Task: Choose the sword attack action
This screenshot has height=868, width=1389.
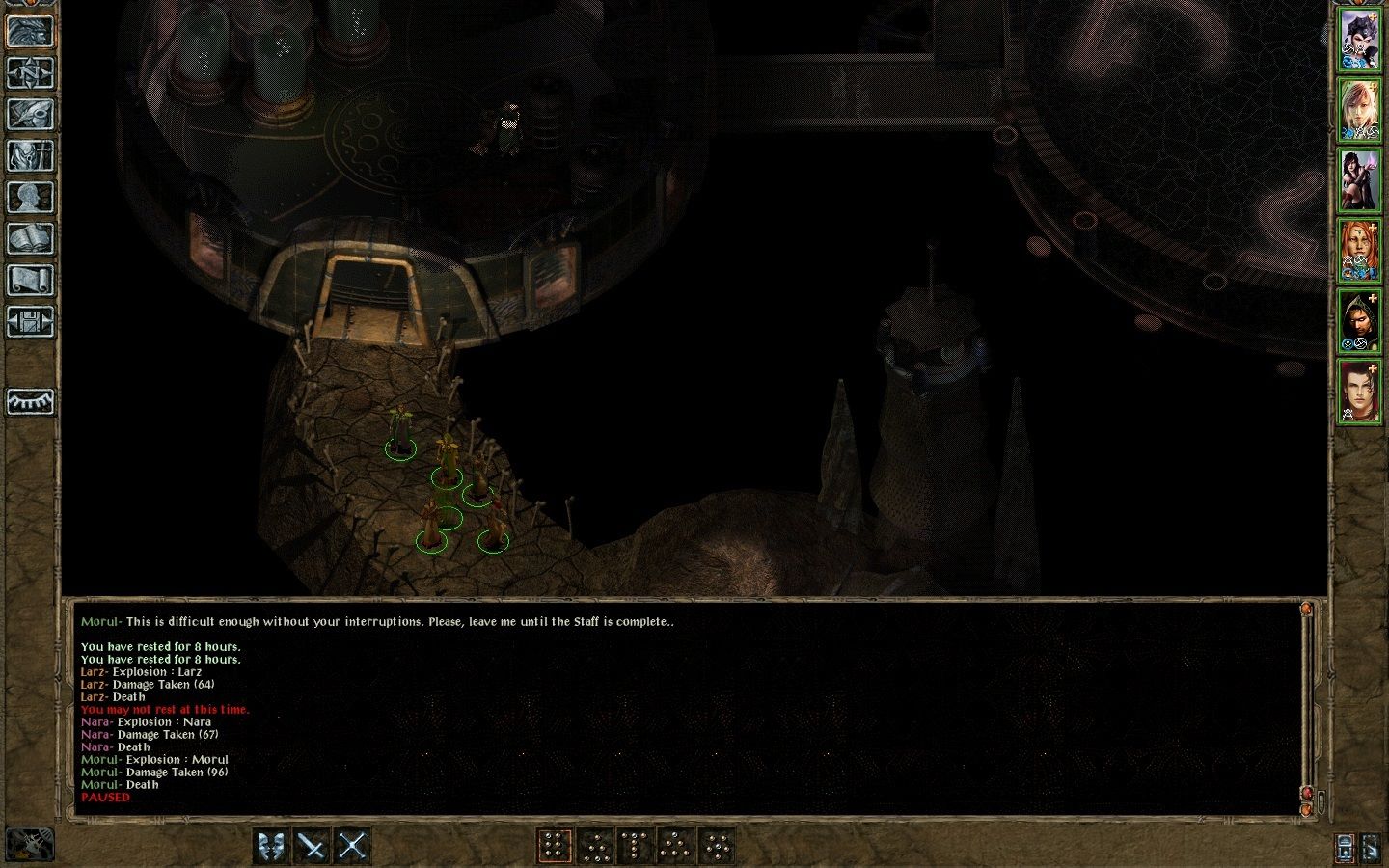Action: click(x=313, y=846)
